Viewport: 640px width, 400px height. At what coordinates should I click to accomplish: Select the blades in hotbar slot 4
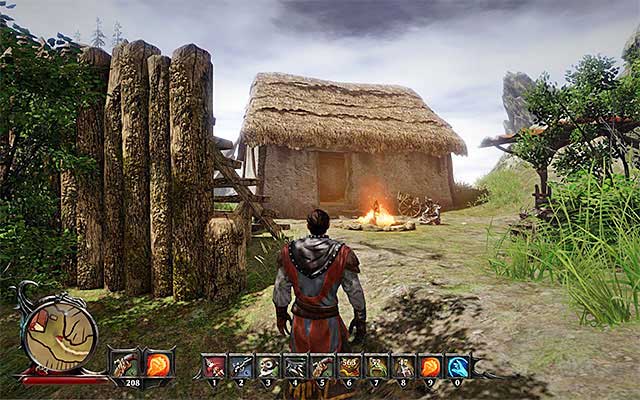[296, 366]
